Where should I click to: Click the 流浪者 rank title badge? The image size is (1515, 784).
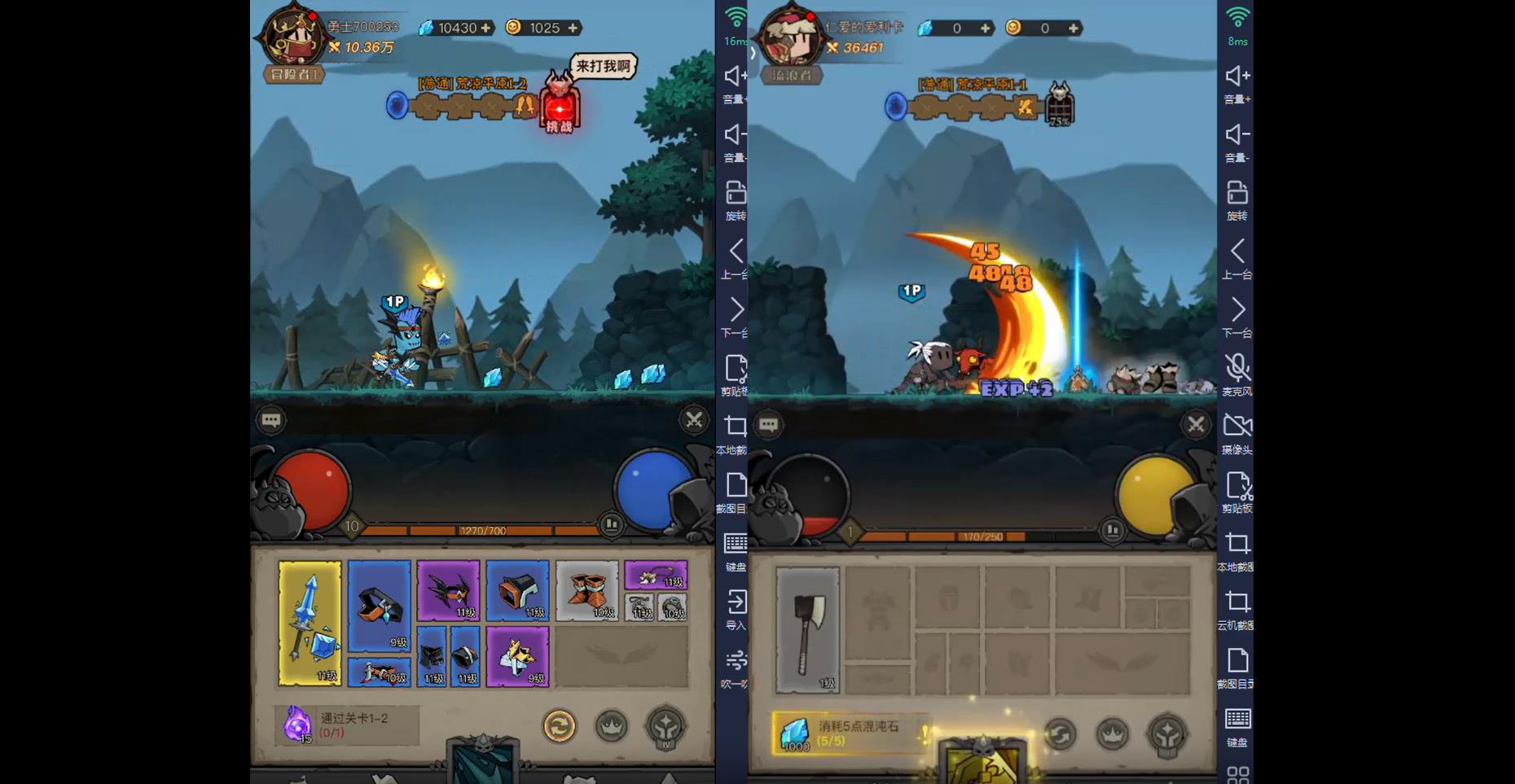coord(792,76)
